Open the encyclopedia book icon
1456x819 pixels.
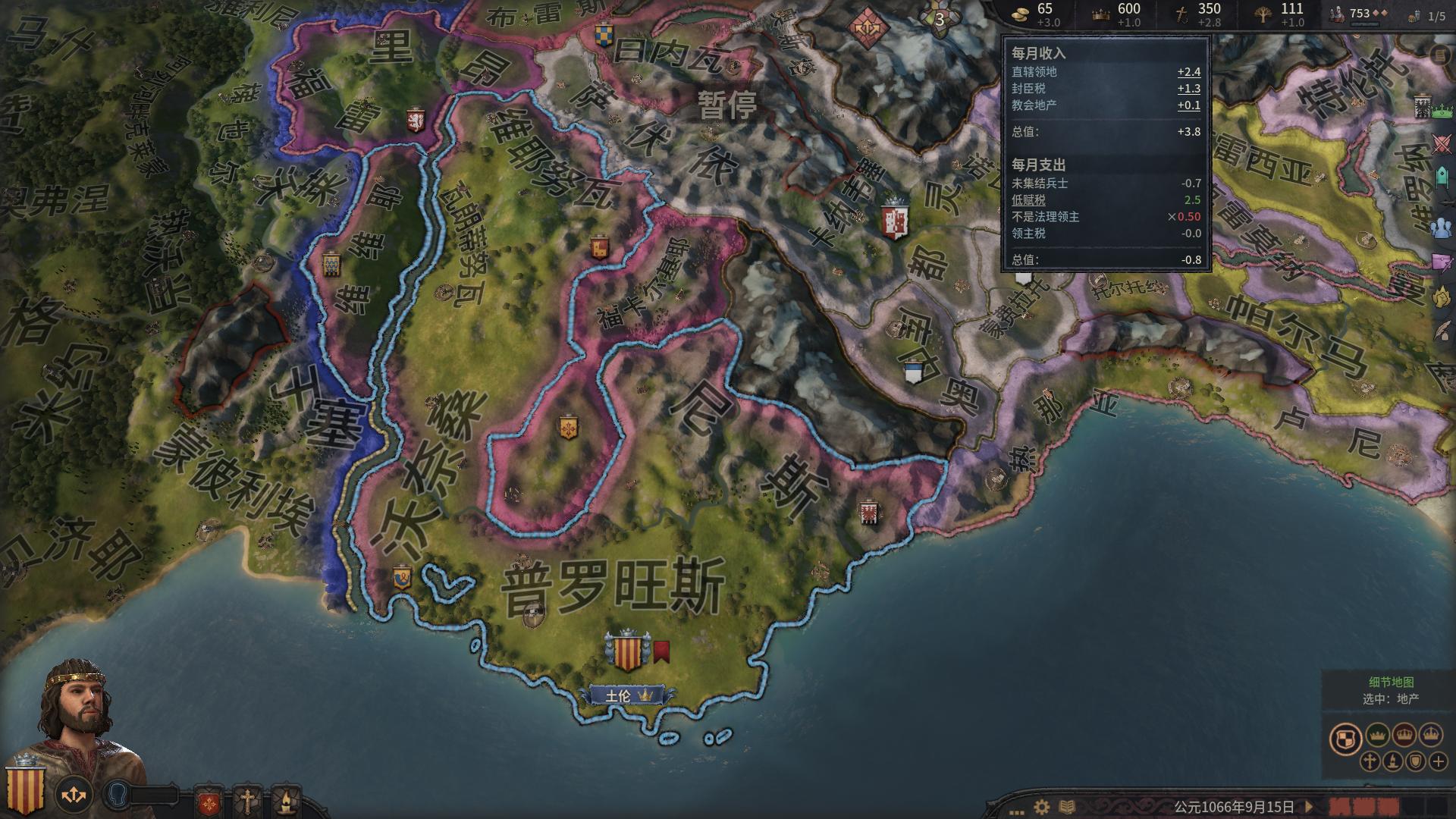point(1066,807)
